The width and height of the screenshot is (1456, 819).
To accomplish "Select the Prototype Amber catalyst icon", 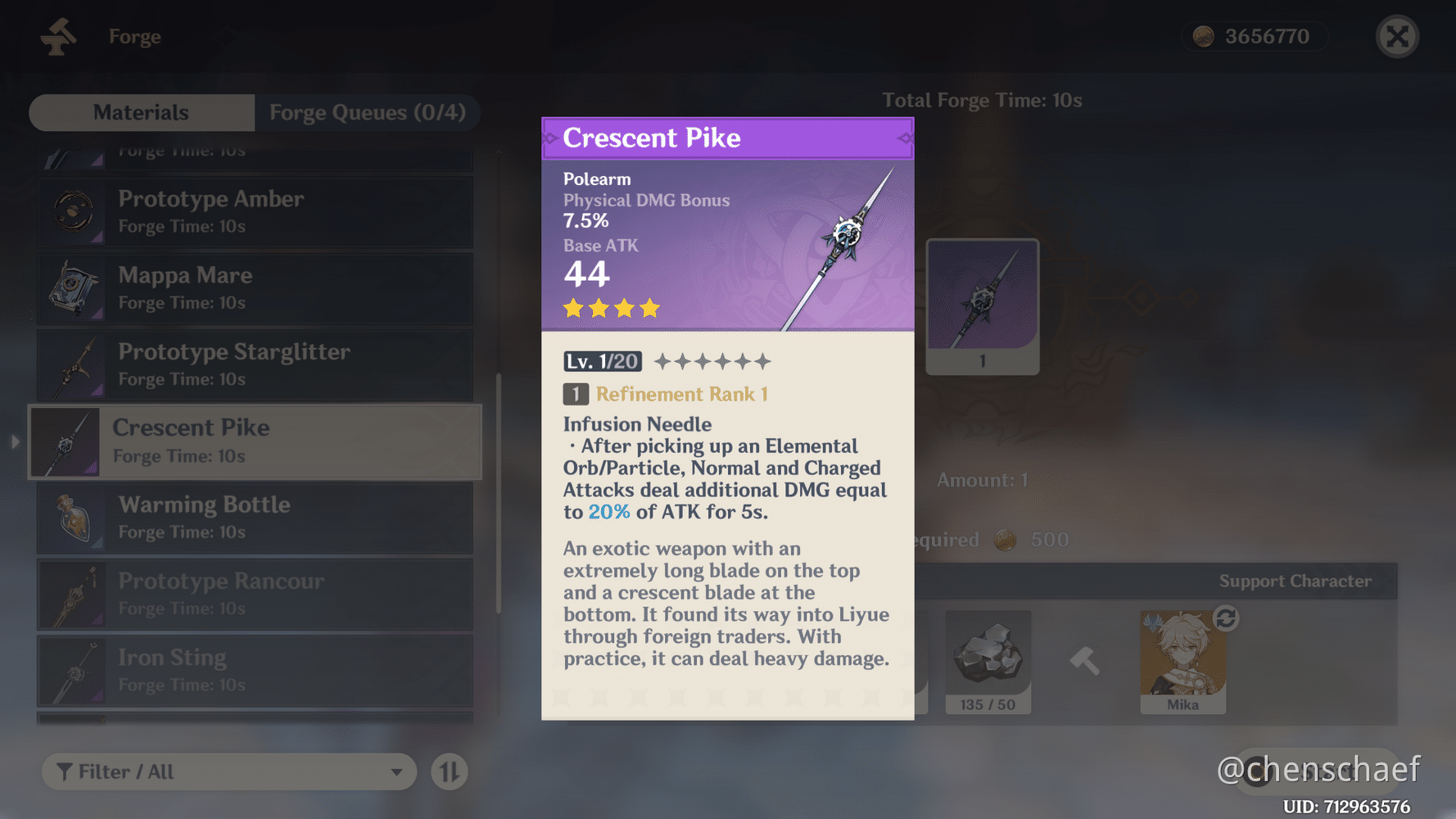I will 74,212.
